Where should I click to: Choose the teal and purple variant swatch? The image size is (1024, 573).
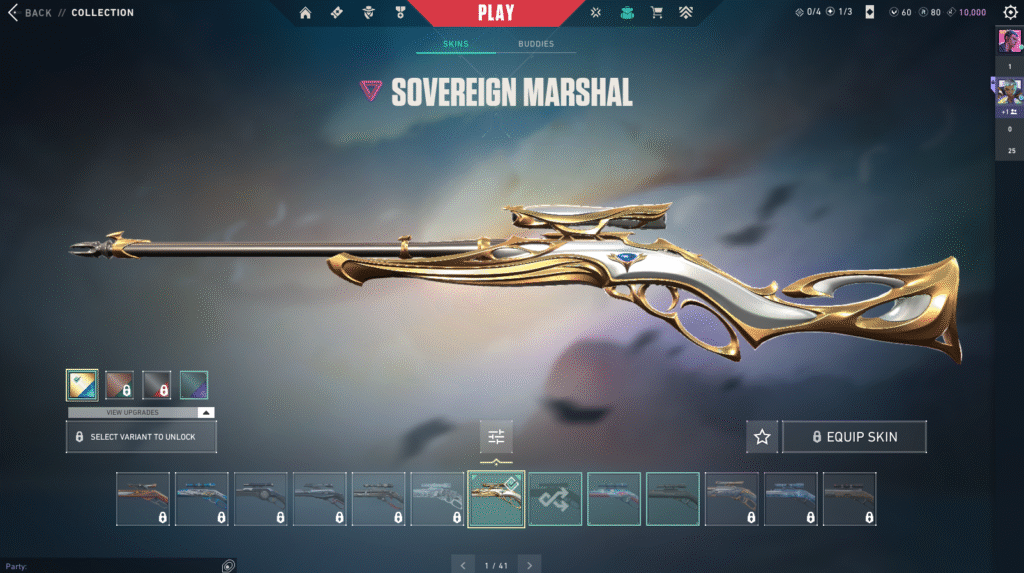pyautogui.click(x=193, y=385)
